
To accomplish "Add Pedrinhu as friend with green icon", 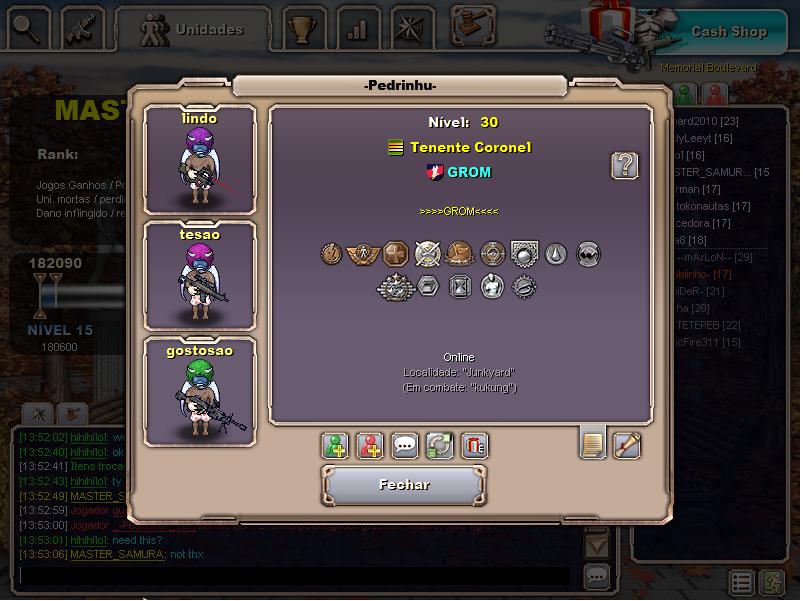I will [x=336, y=446].
